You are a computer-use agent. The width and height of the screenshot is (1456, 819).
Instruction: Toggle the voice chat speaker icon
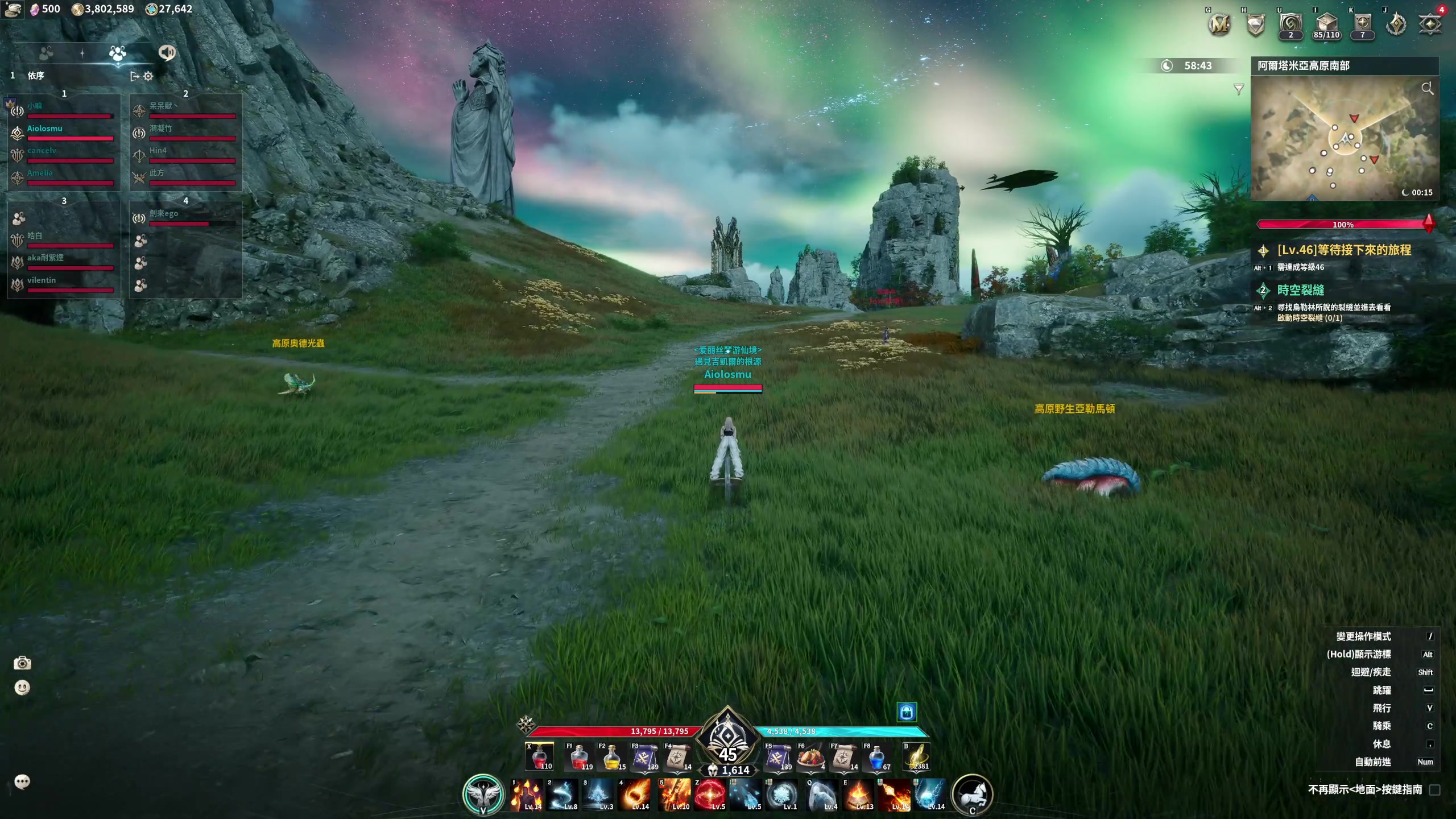click(167, 53)
